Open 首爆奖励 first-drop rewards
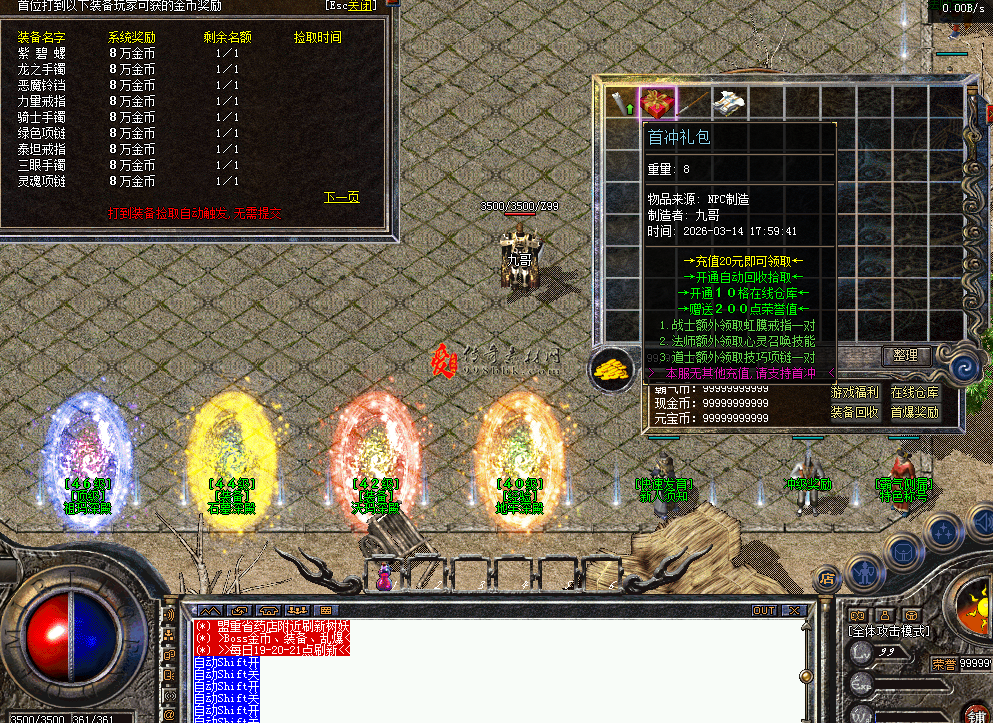The width and height of the screenshot is (993, 723). (x=915, y=412)
